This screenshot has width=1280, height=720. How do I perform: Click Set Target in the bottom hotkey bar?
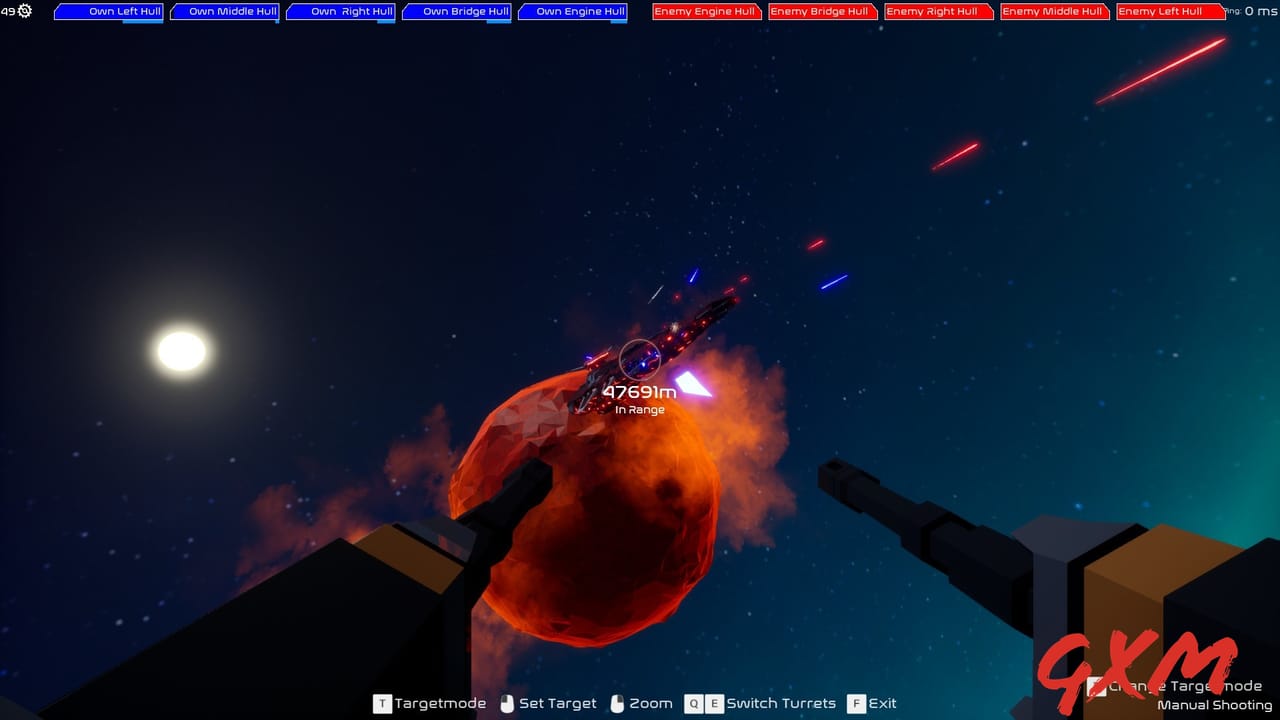point(560,703)
